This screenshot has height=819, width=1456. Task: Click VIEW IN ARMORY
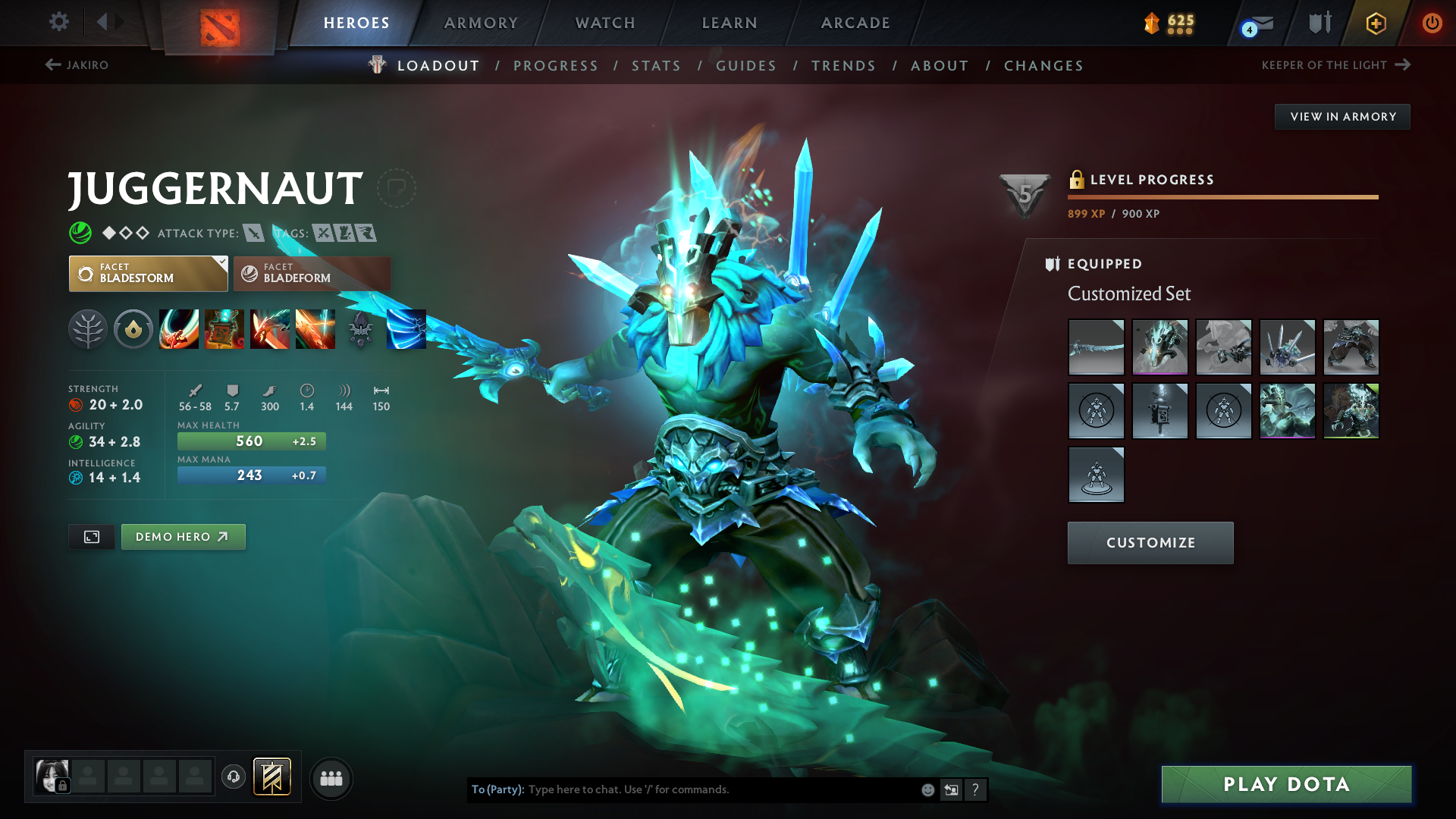(1341, 116)
